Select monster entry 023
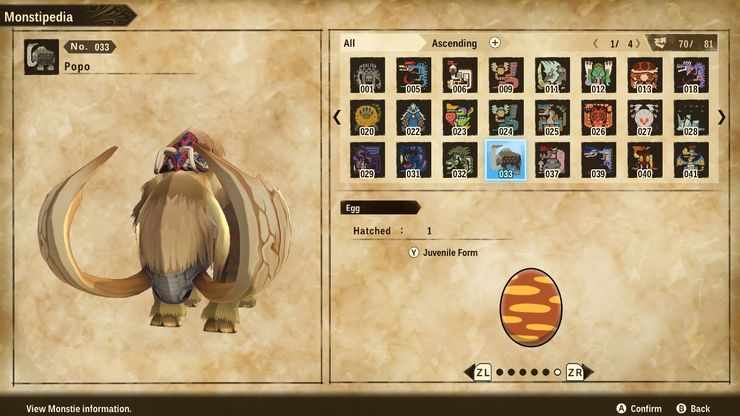The image size is (740, 416). (x=459, y=117)
